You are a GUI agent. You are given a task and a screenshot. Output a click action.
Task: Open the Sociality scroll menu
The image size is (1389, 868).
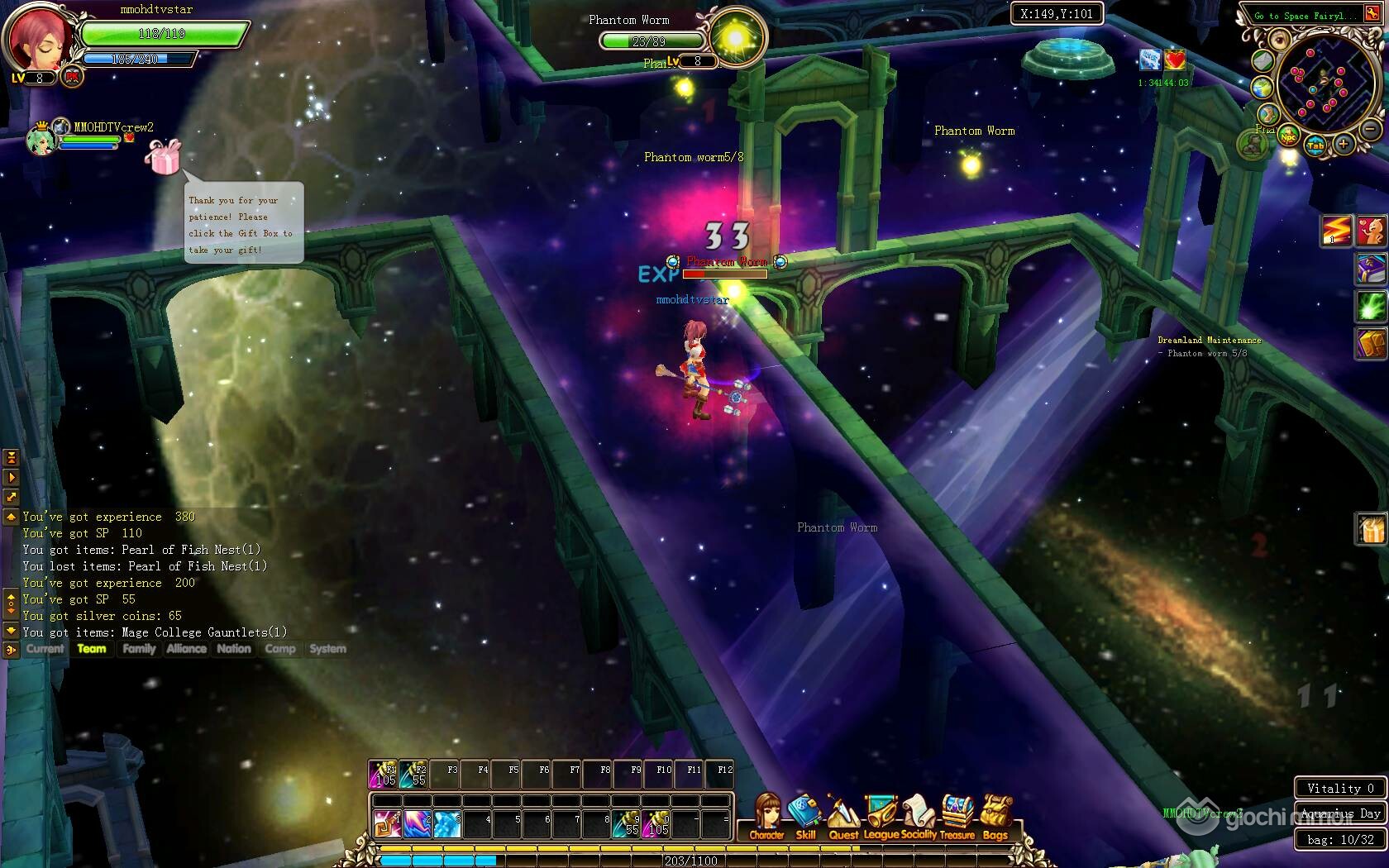pos(918,816)
